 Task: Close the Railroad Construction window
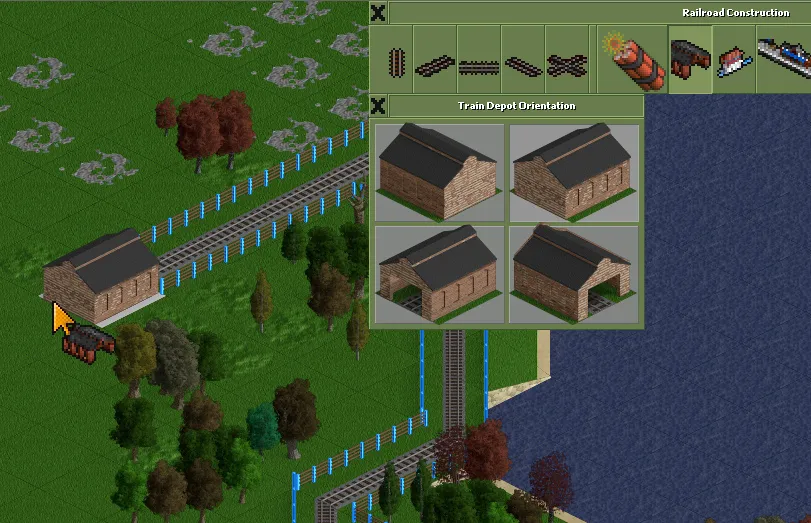click(x=378, y=13)
